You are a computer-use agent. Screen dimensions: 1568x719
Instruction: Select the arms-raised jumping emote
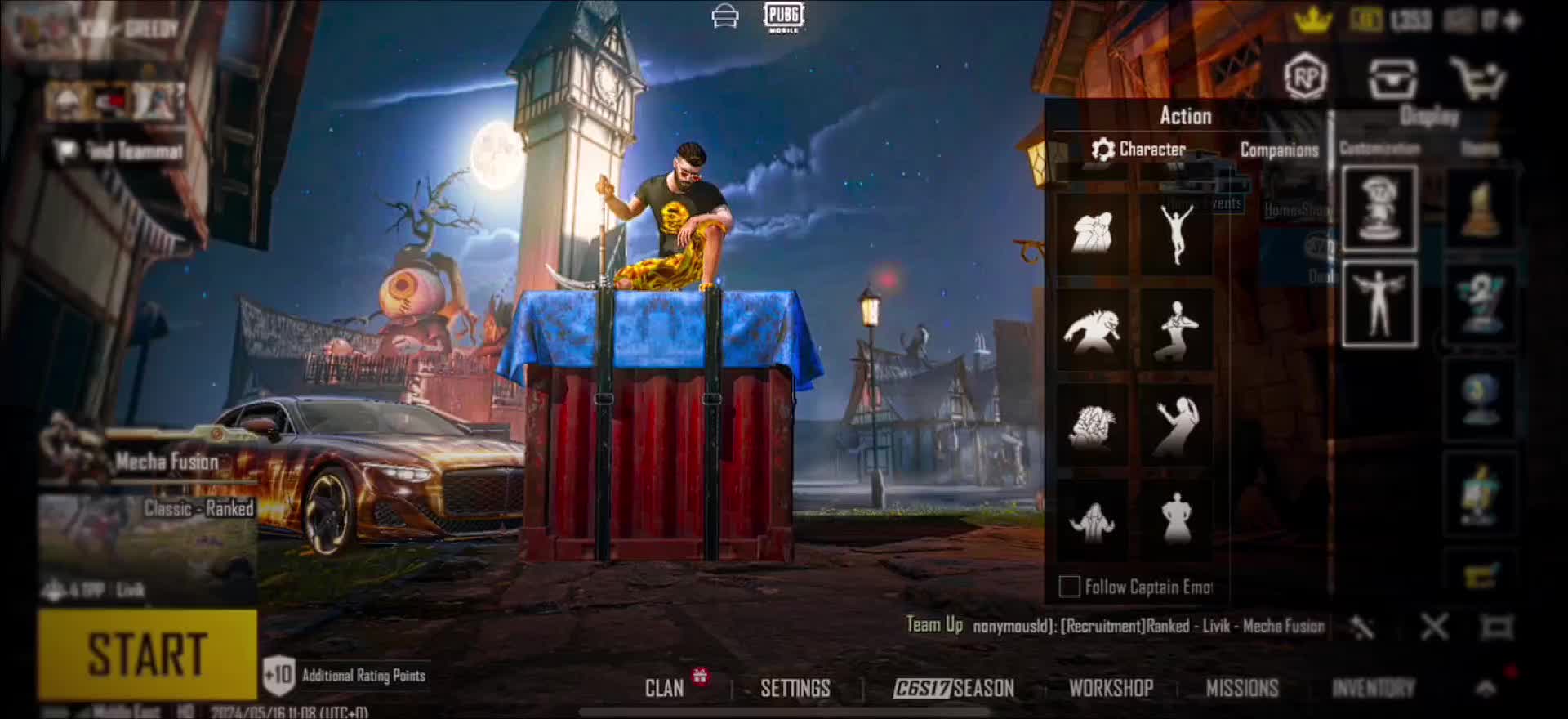pyautogui.click(x=1177, y=234)
